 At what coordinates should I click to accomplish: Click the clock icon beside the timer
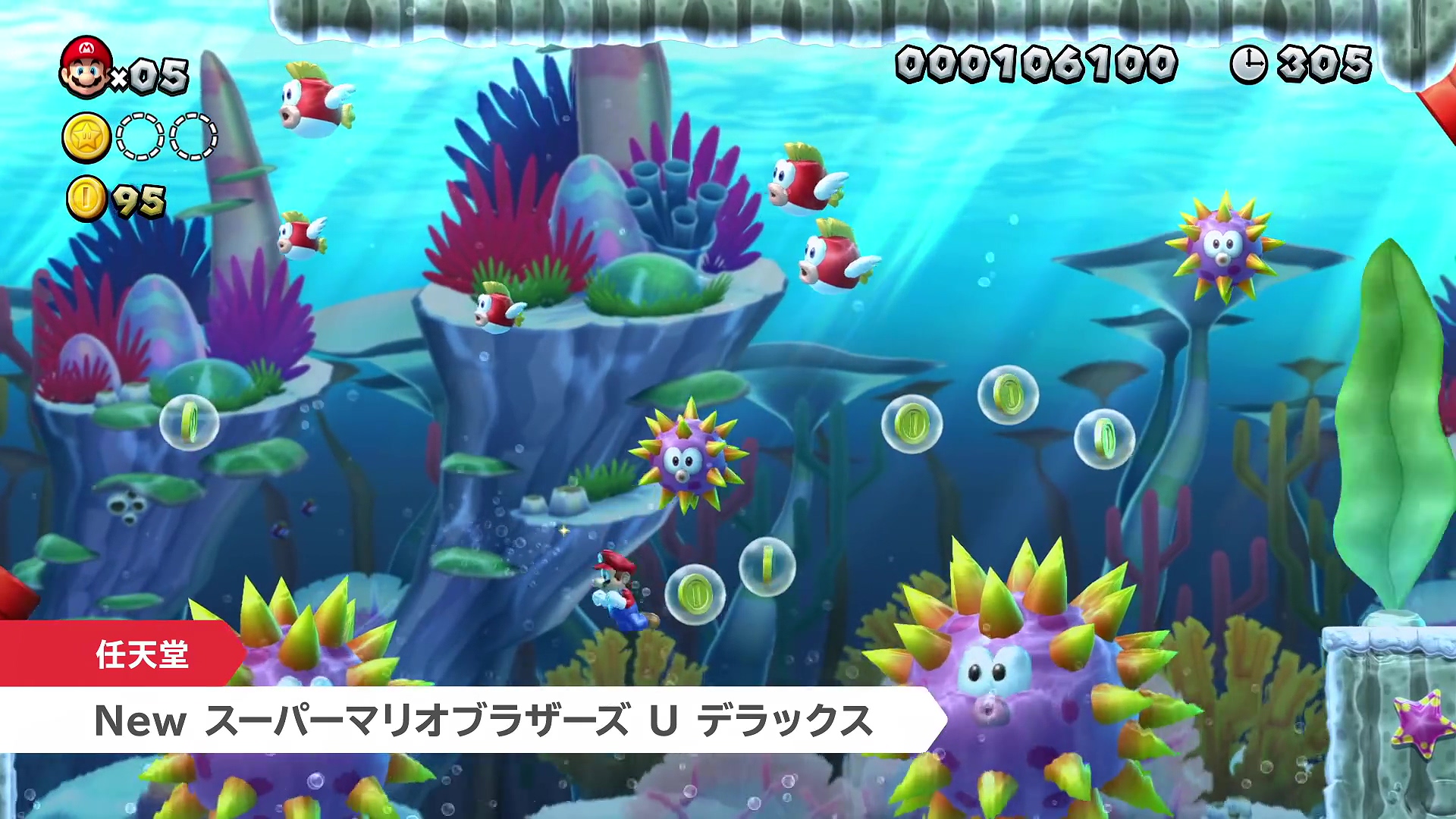tap(1248, 64)
